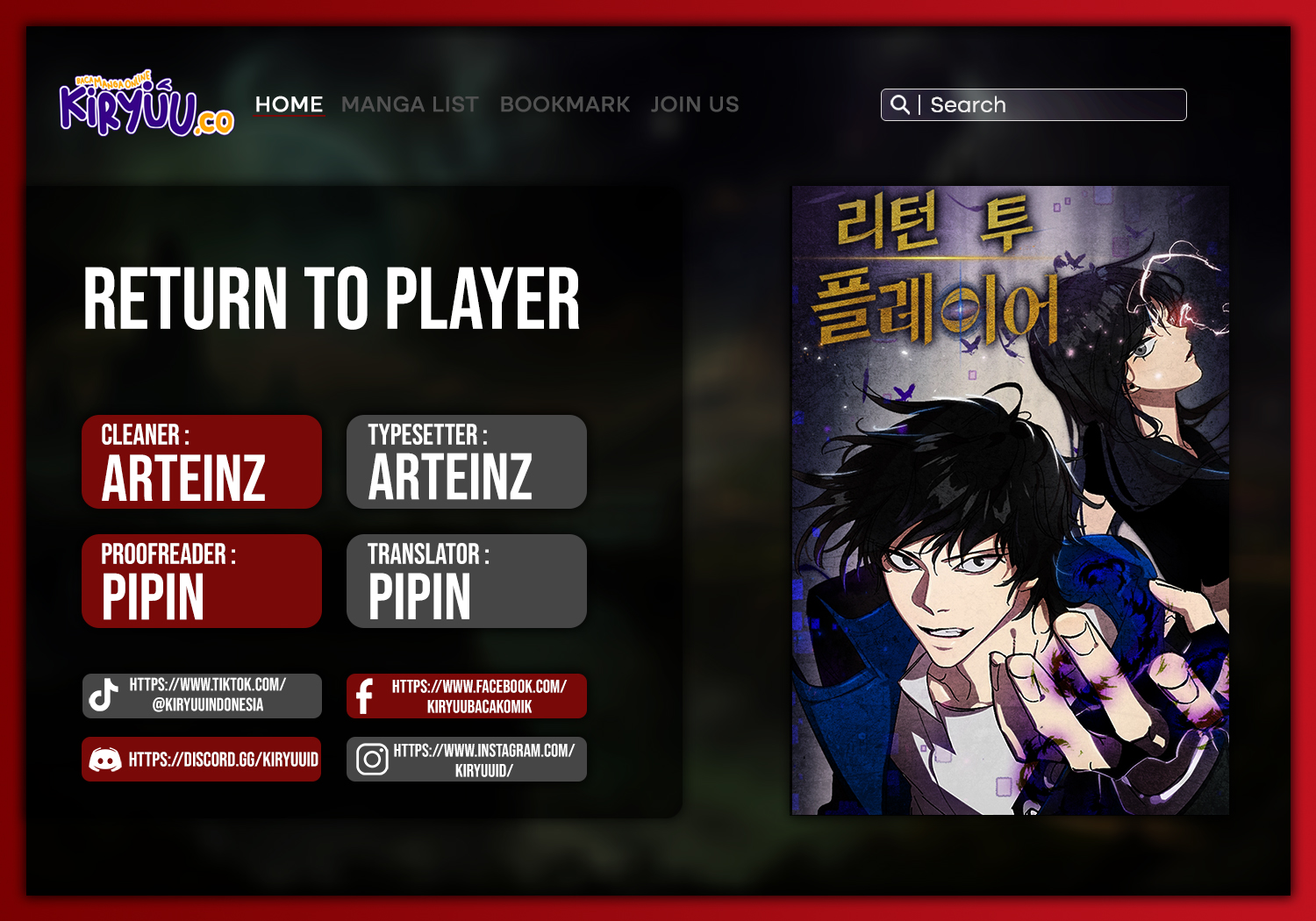Click the Kiryuu.co site logo
Screen dimensions: 1316x921
(149, 105)
